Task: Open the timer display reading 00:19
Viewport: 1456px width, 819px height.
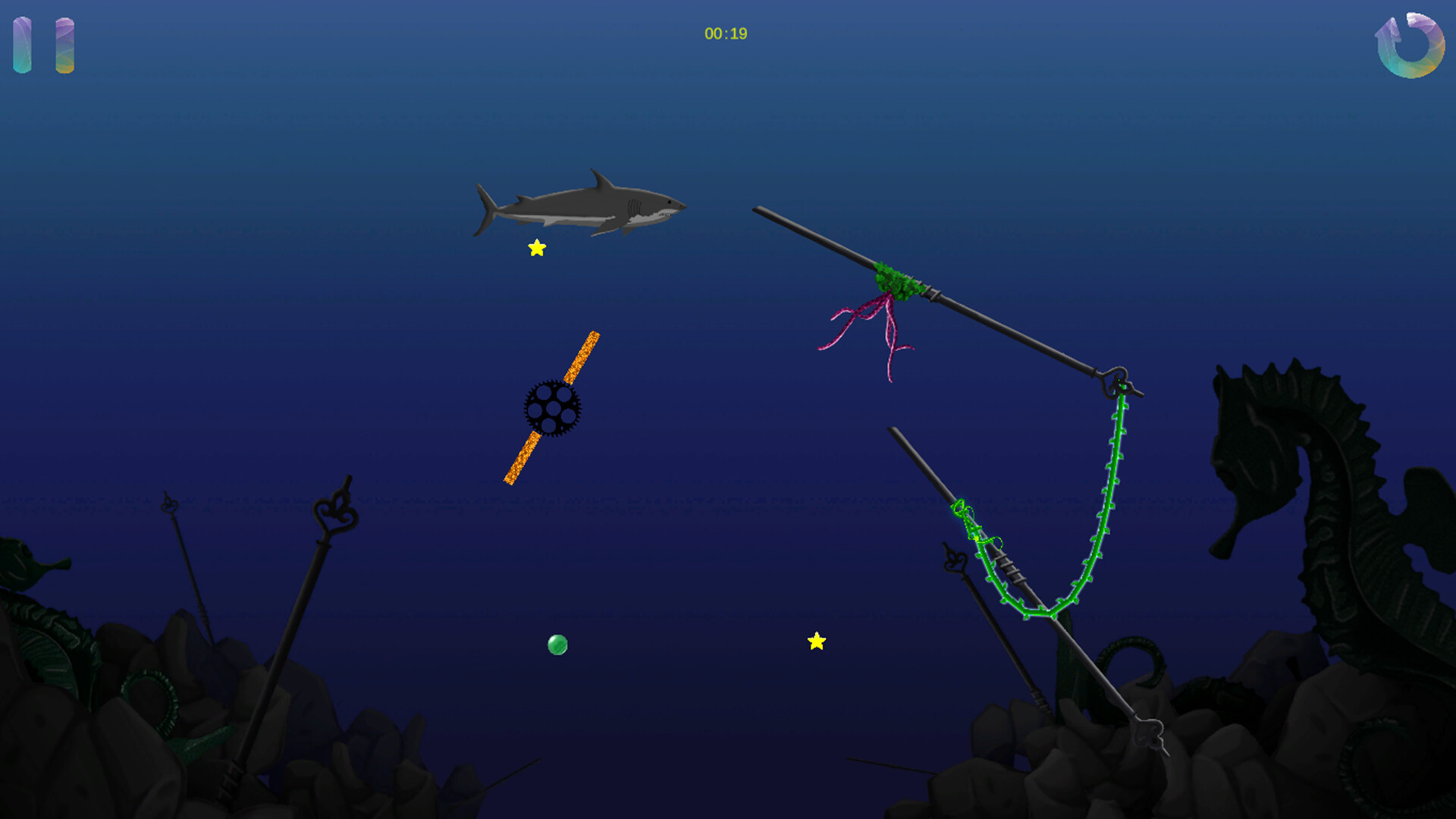Action: point(724,33)
